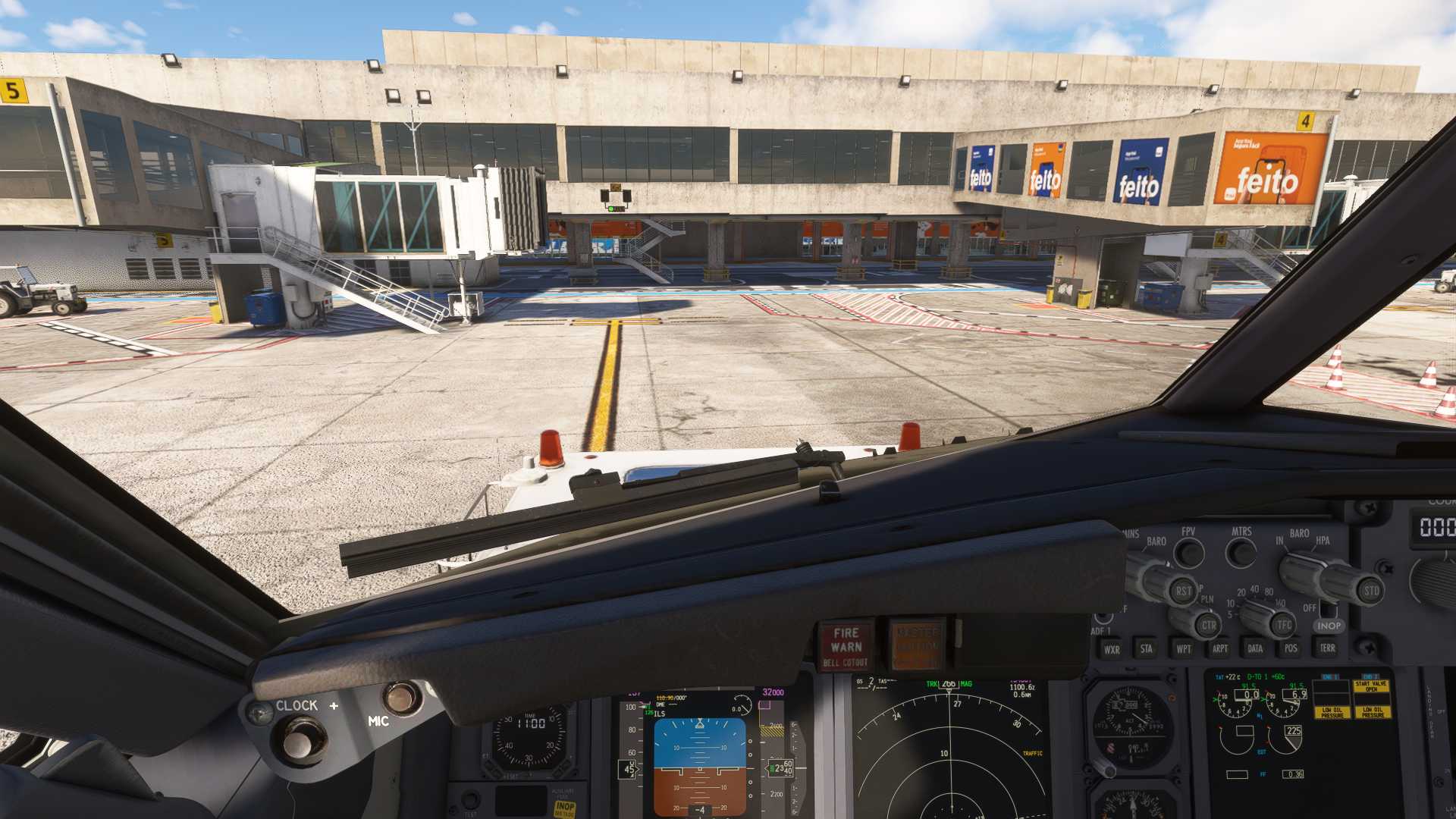
Task: Activate the POS map button
Action: coord(1291,648)
